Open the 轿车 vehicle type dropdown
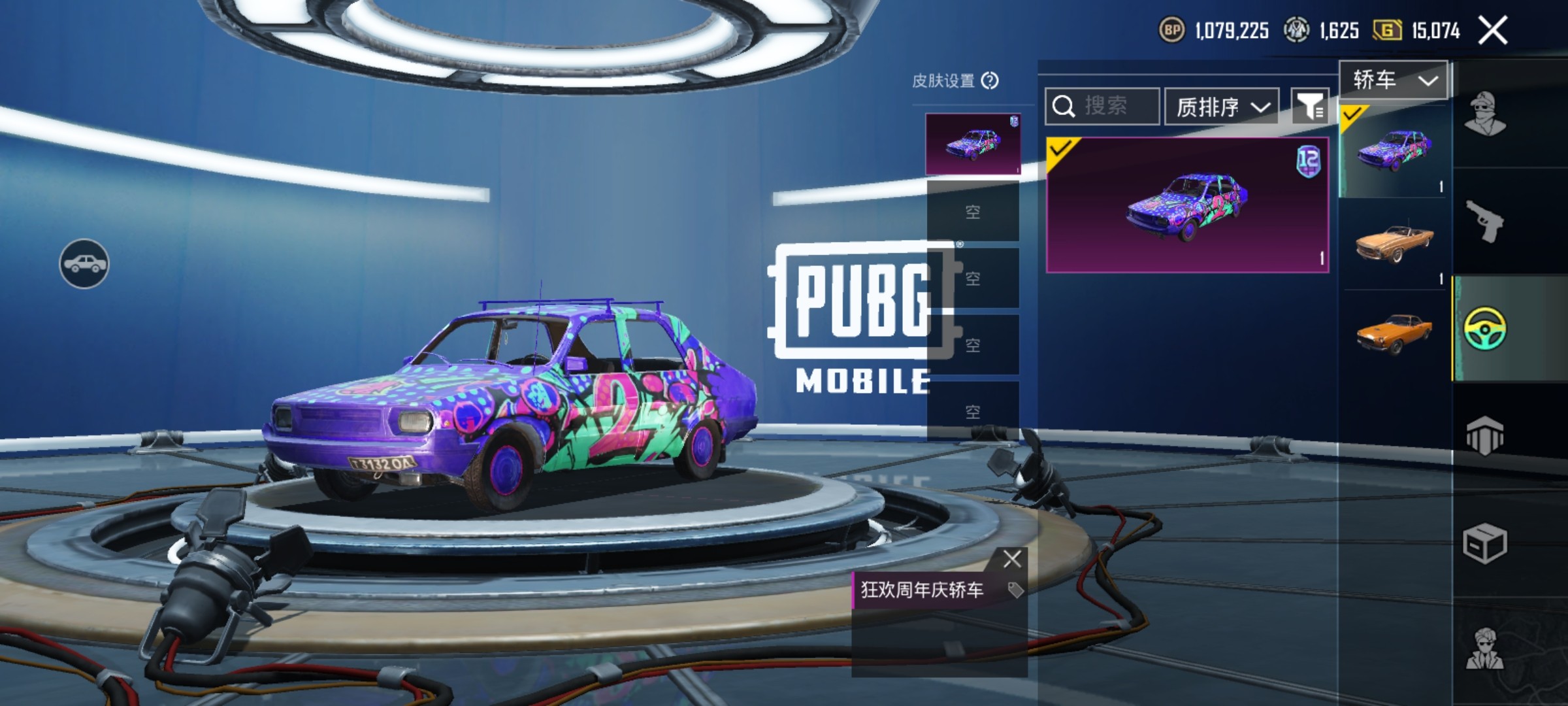The height and width of the screenshot is (706, 1568). [x=1394, y=80]
